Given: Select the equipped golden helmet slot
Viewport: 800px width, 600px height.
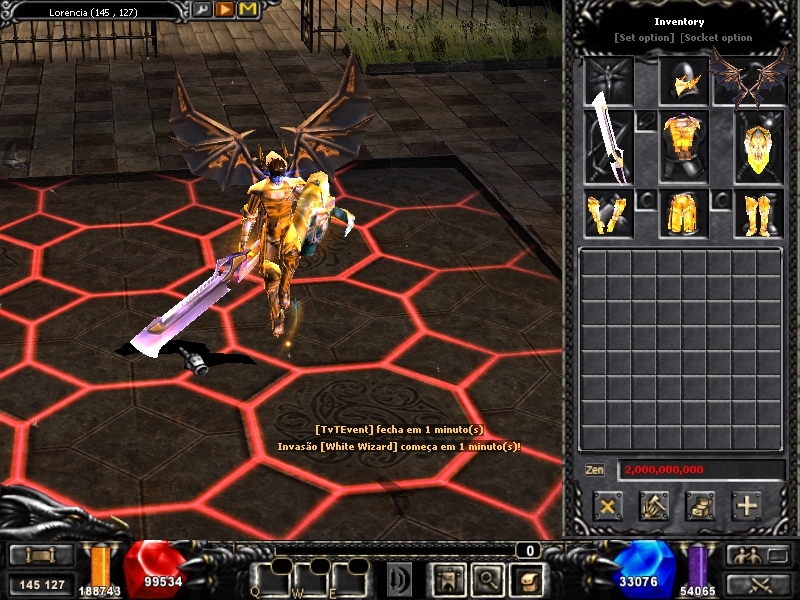Looking at the screenshot, I should coord(684,81).
